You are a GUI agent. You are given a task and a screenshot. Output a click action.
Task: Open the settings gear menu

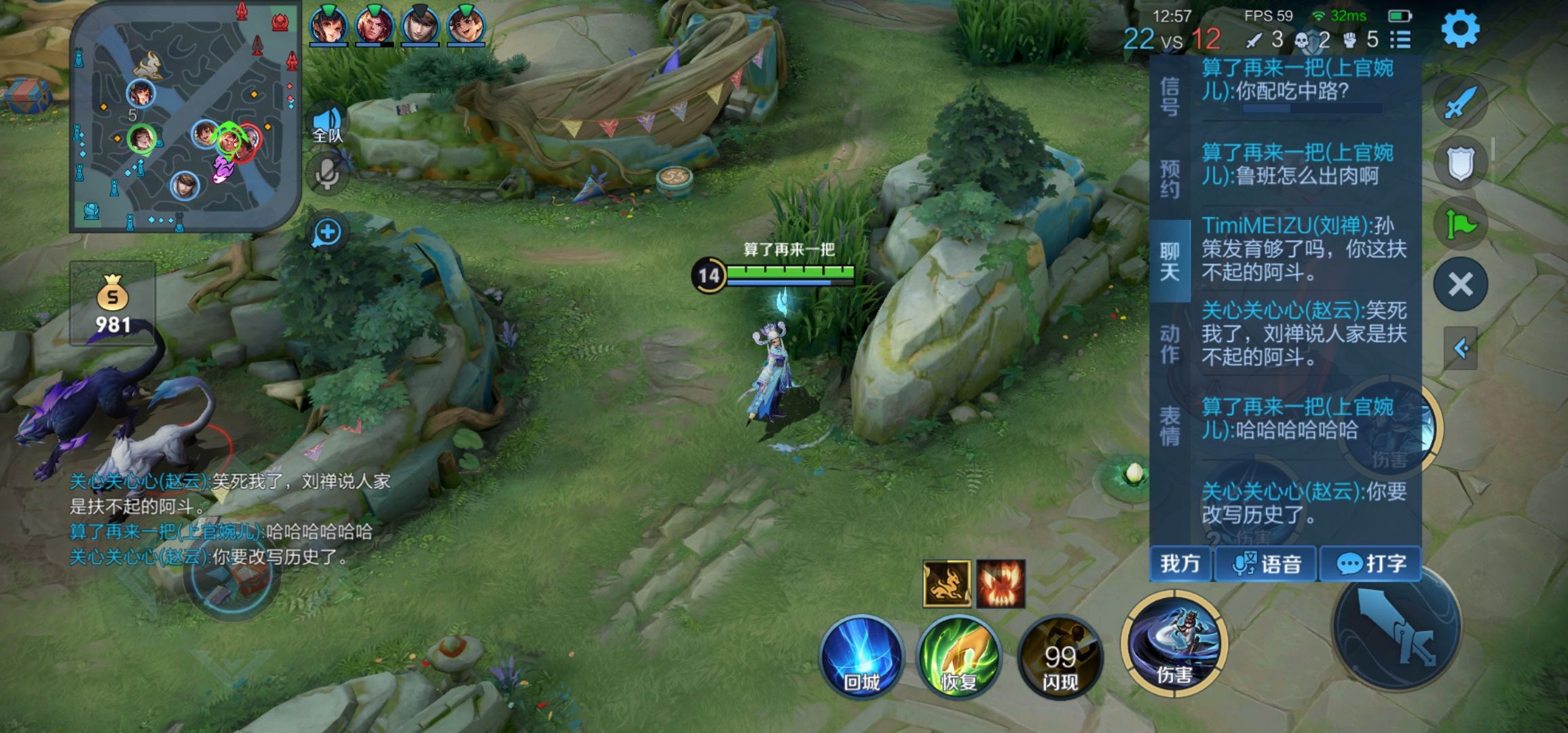[1459, 29]
